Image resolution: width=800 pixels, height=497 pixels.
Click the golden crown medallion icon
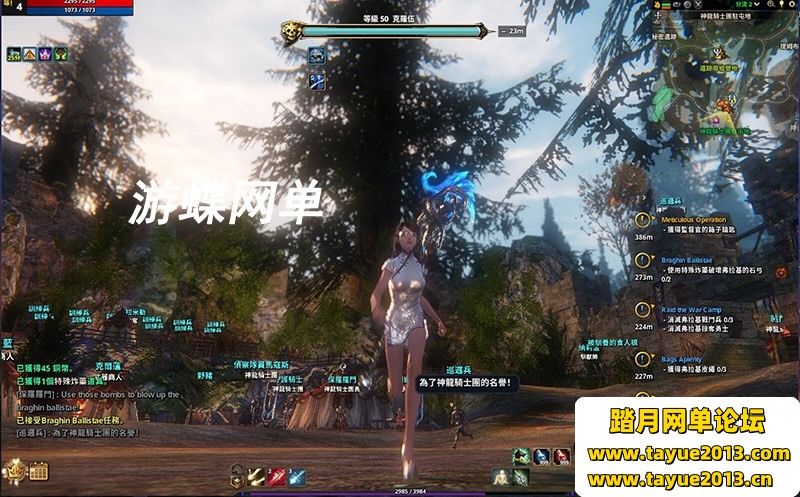click(14, 469)
